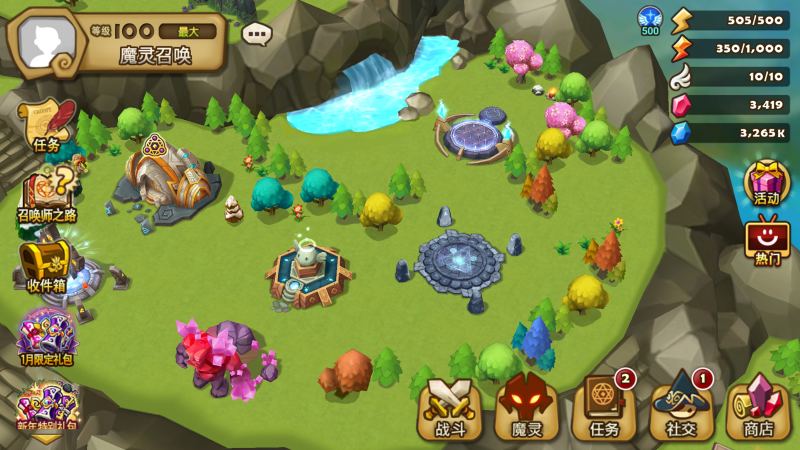This screenshot has width=800, height=450.
Task: Tap the blue 500 badge icon
Action: pyautogui.click(x=649, y=20)
